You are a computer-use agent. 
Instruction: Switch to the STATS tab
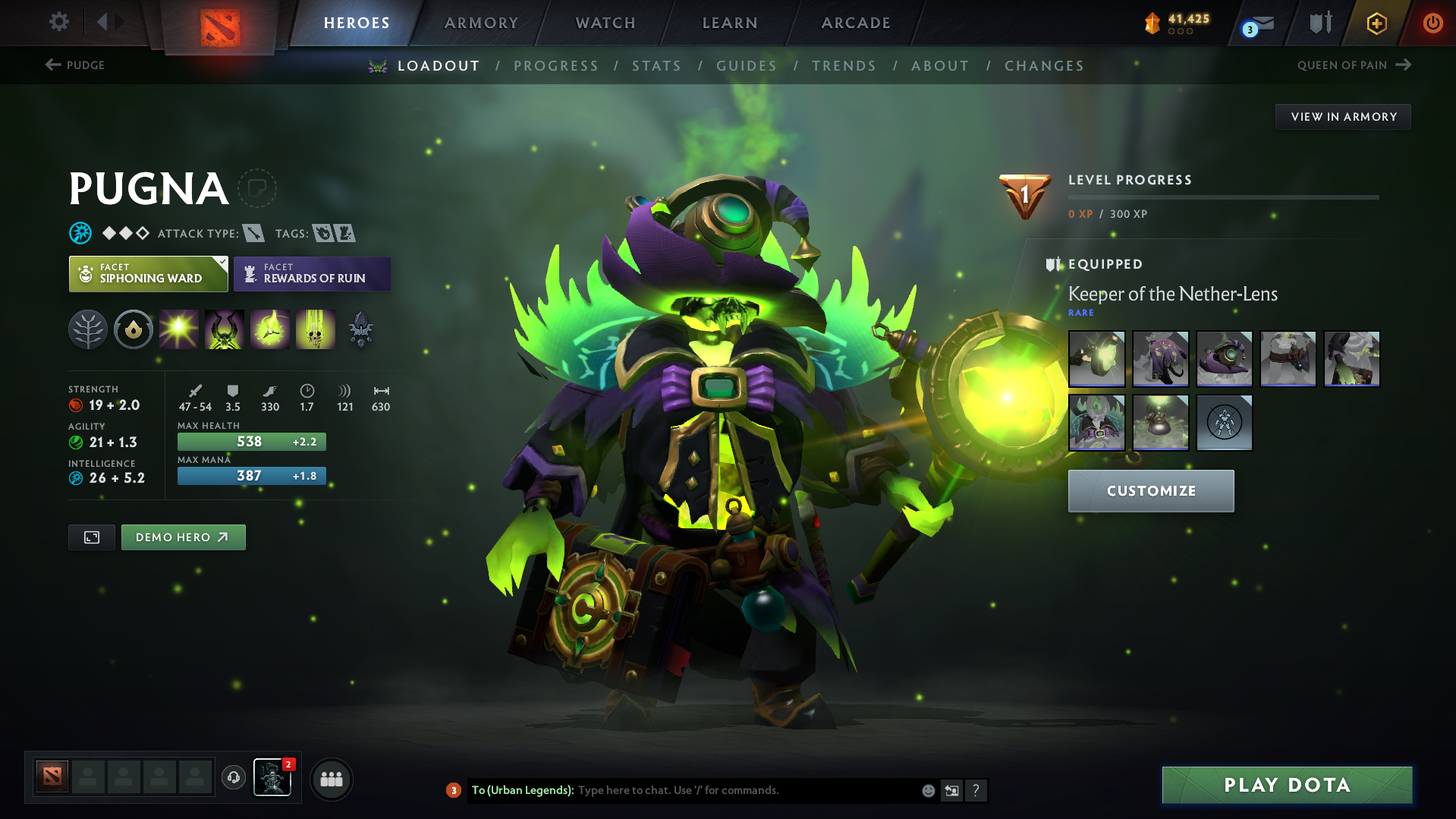tap(656, 66)
